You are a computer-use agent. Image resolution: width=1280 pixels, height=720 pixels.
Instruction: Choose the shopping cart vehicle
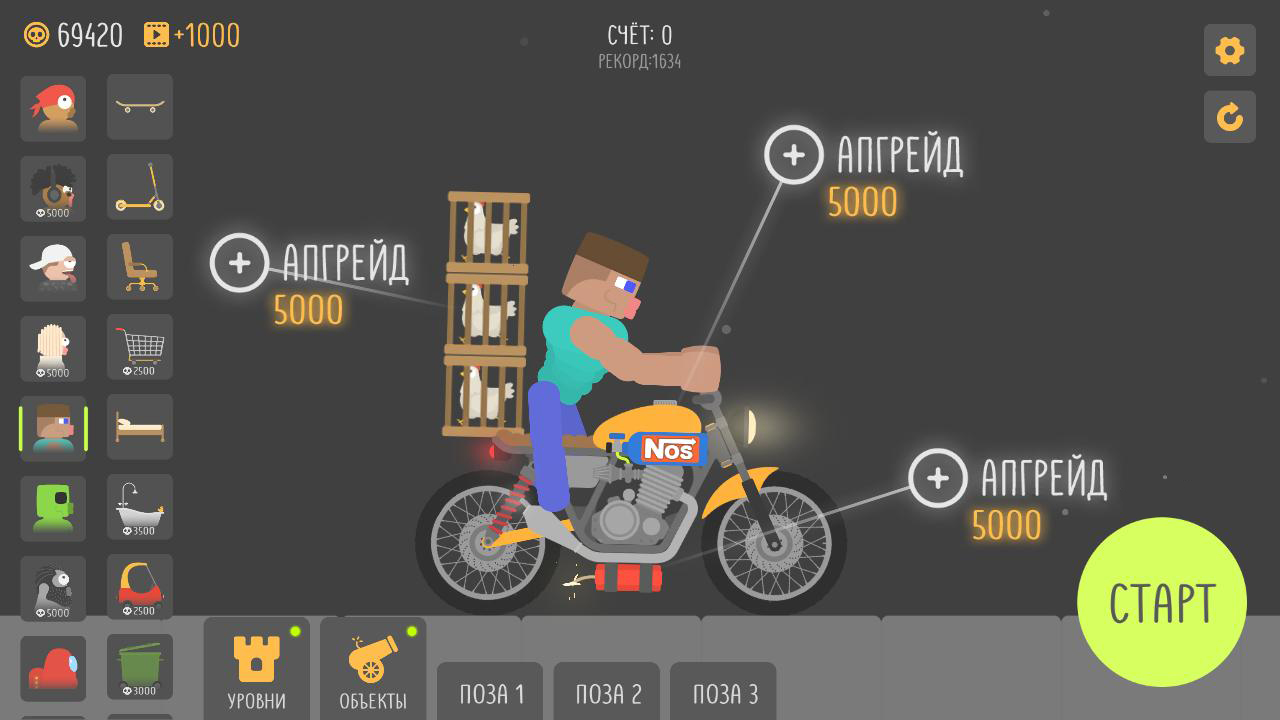[x=139, y=347]
